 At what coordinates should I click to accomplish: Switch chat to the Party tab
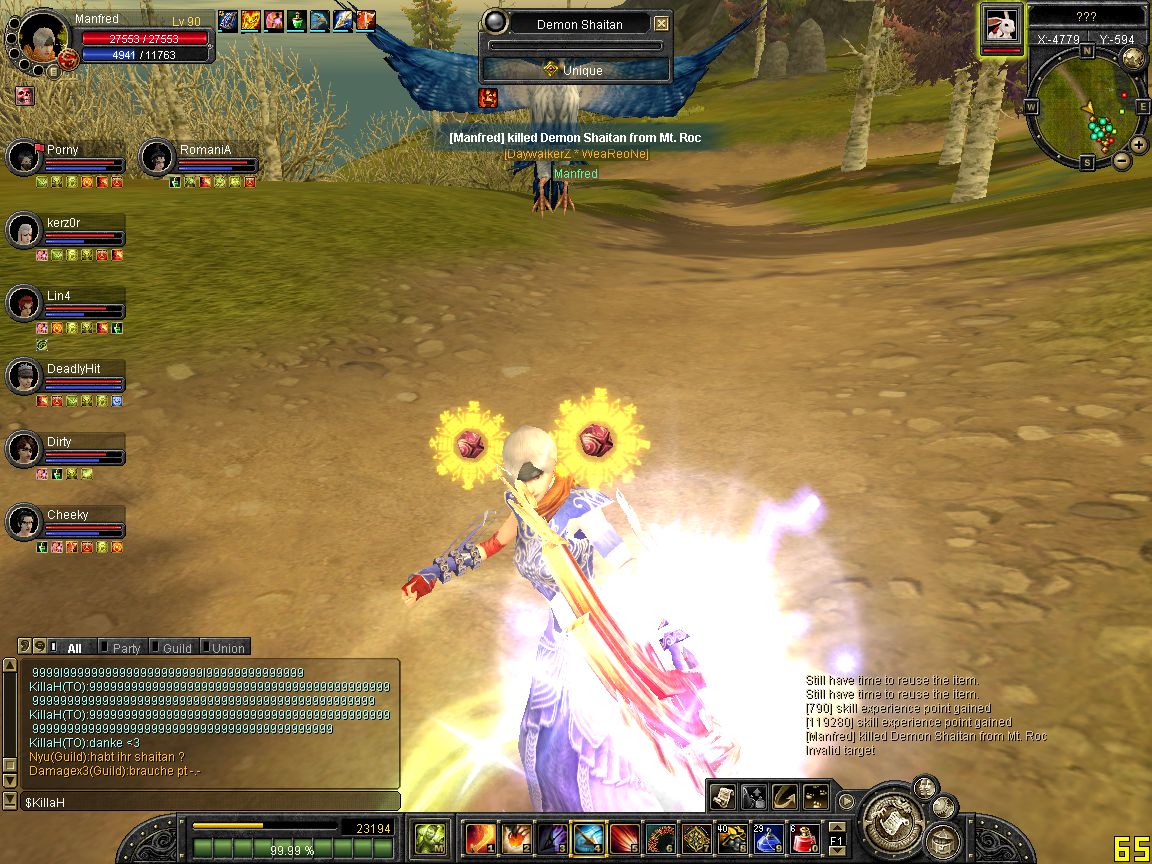click(x=126, y=648)
